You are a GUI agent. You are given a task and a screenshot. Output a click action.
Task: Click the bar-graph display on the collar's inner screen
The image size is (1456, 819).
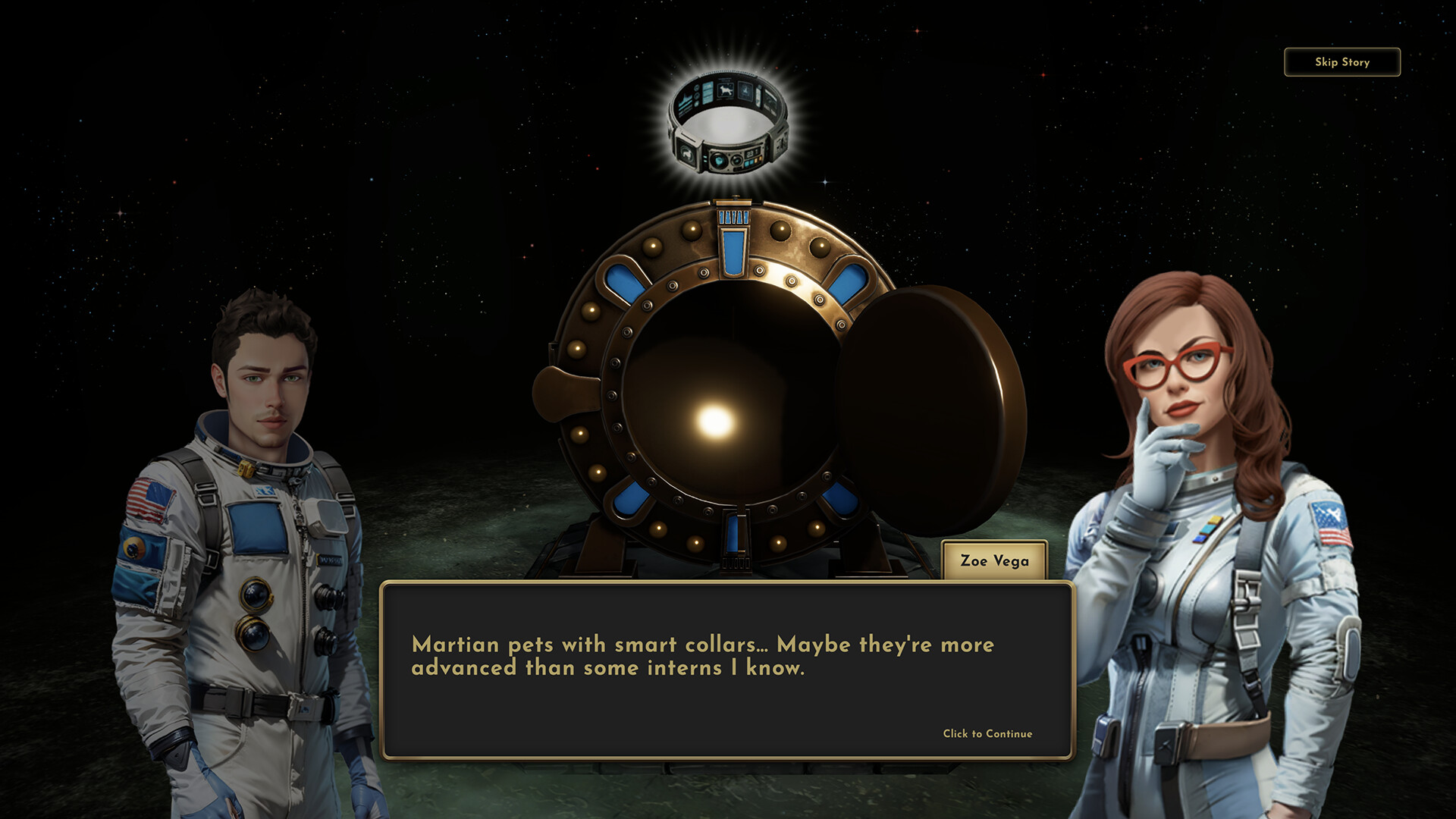click(686, 100)
